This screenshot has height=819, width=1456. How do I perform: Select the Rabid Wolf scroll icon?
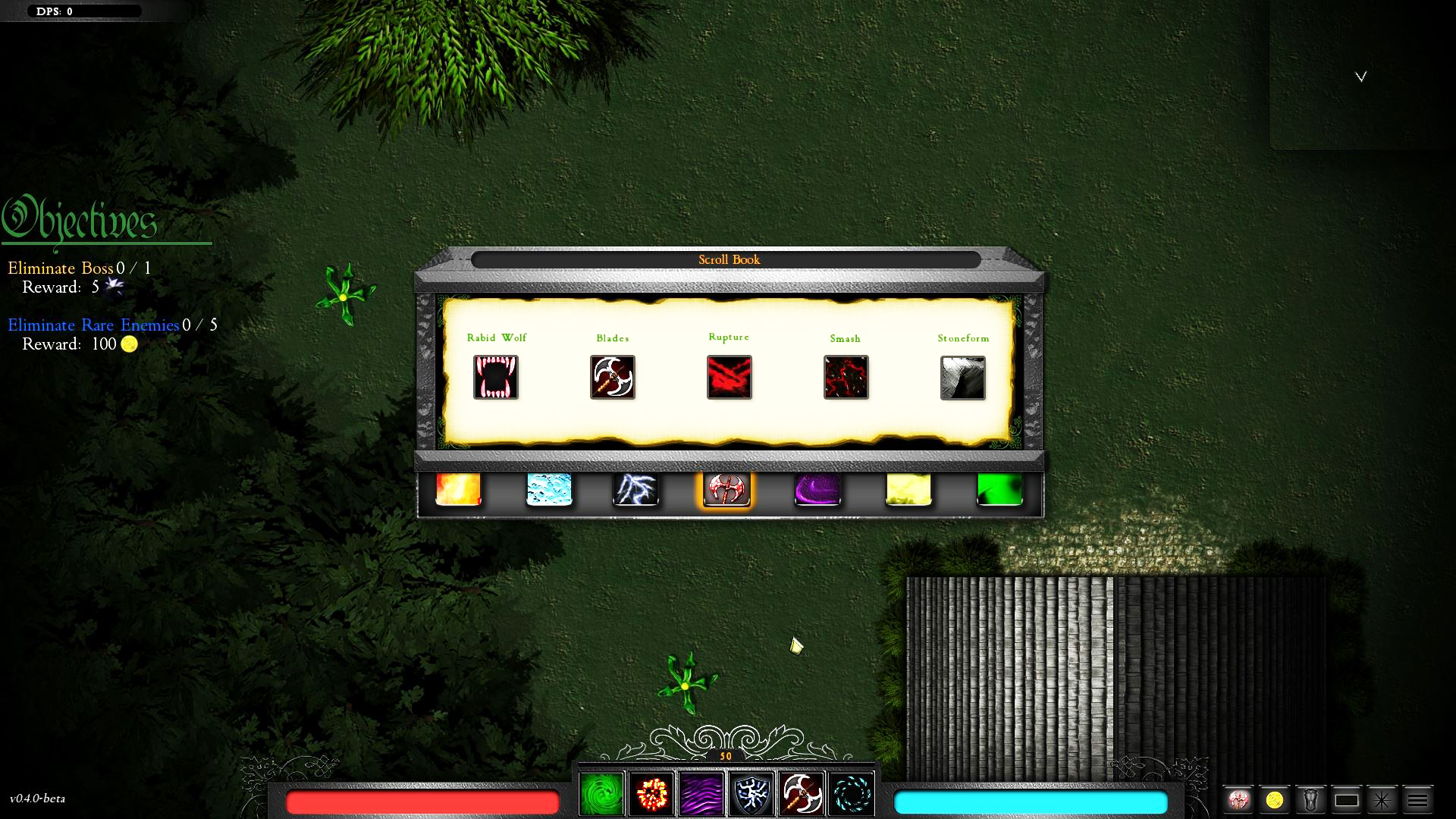[x=497, y=377]
